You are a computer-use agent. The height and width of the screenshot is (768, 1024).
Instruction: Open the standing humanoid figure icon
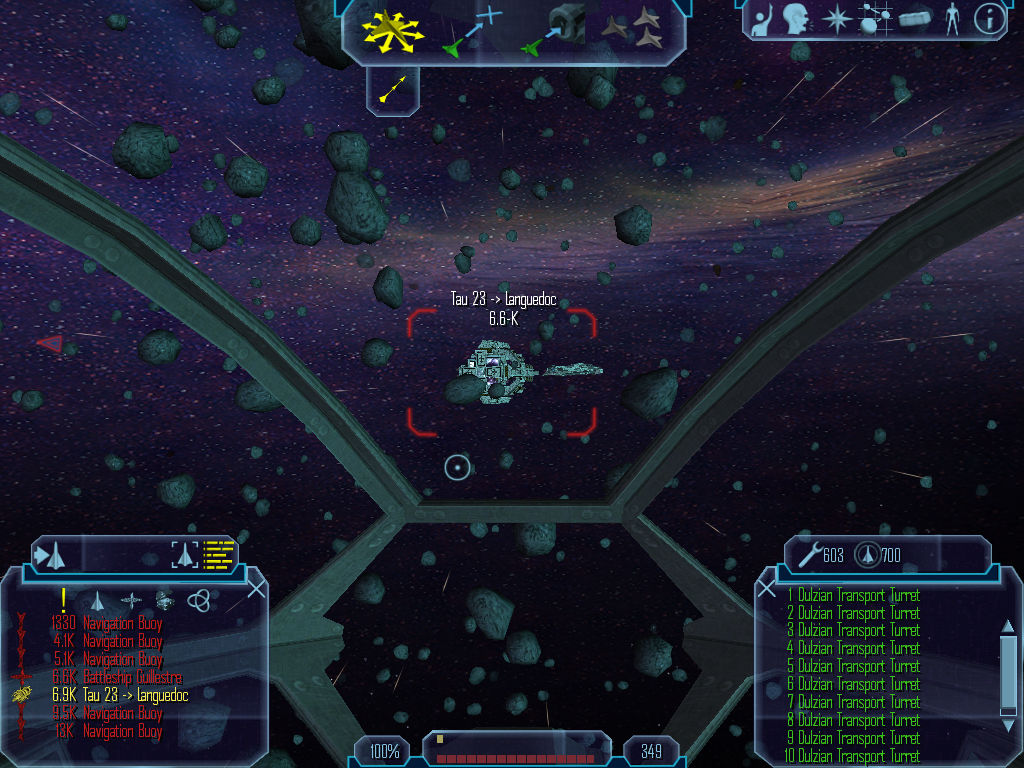pos(952,19)
